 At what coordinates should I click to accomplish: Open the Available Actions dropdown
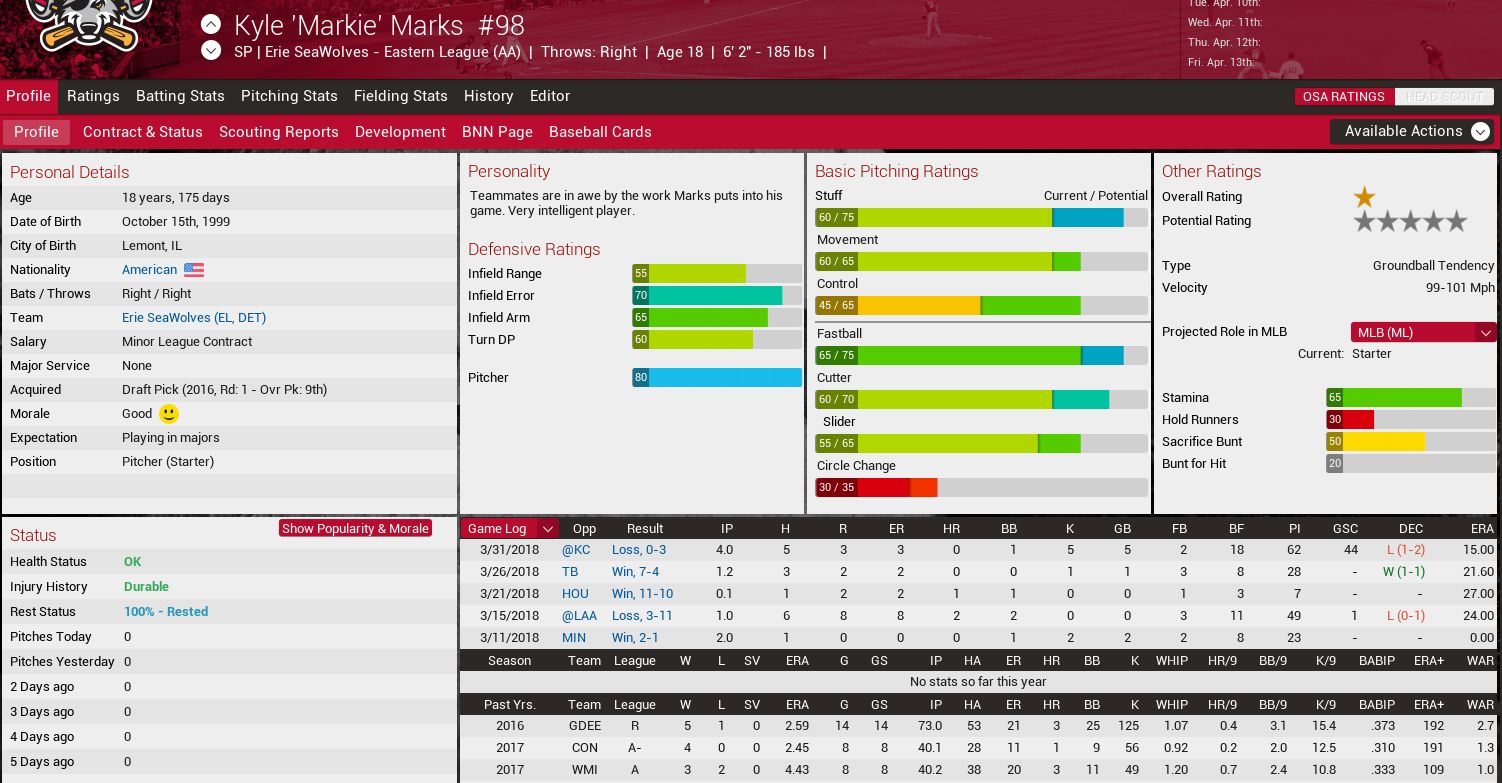click(1412, 131)
